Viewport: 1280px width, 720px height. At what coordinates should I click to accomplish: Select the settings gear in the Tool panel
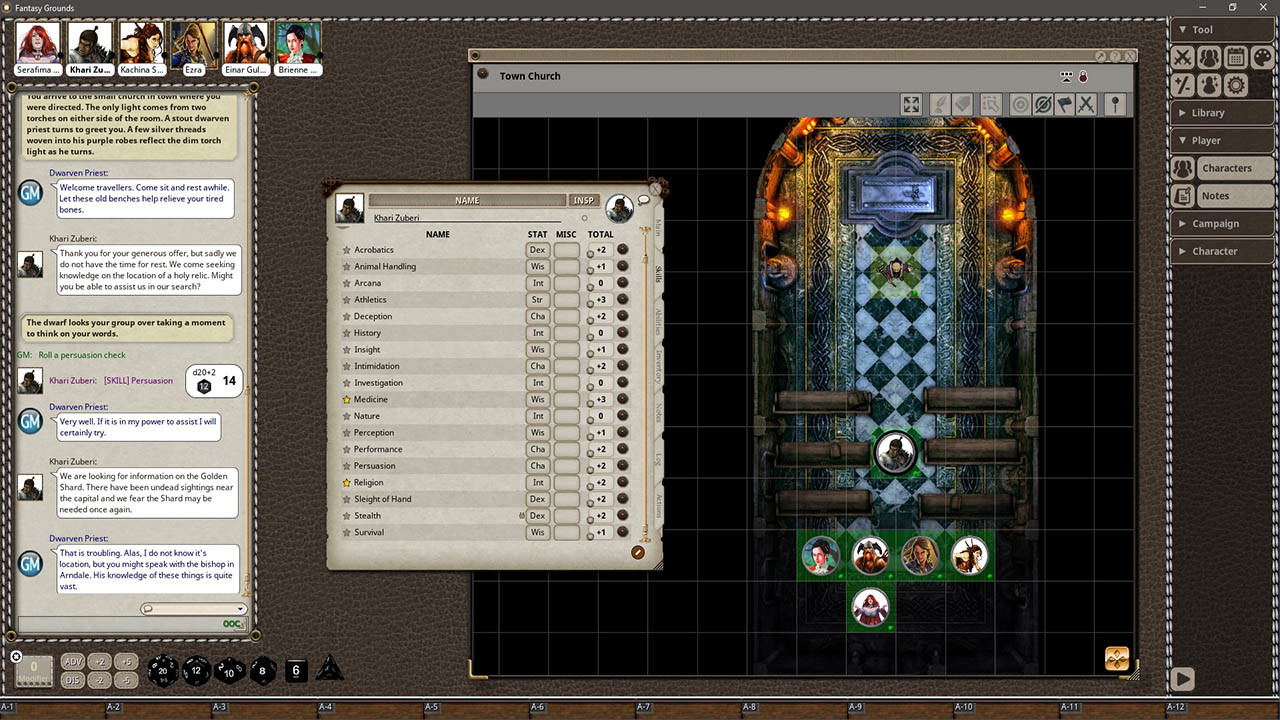[x=1234, y=85]
